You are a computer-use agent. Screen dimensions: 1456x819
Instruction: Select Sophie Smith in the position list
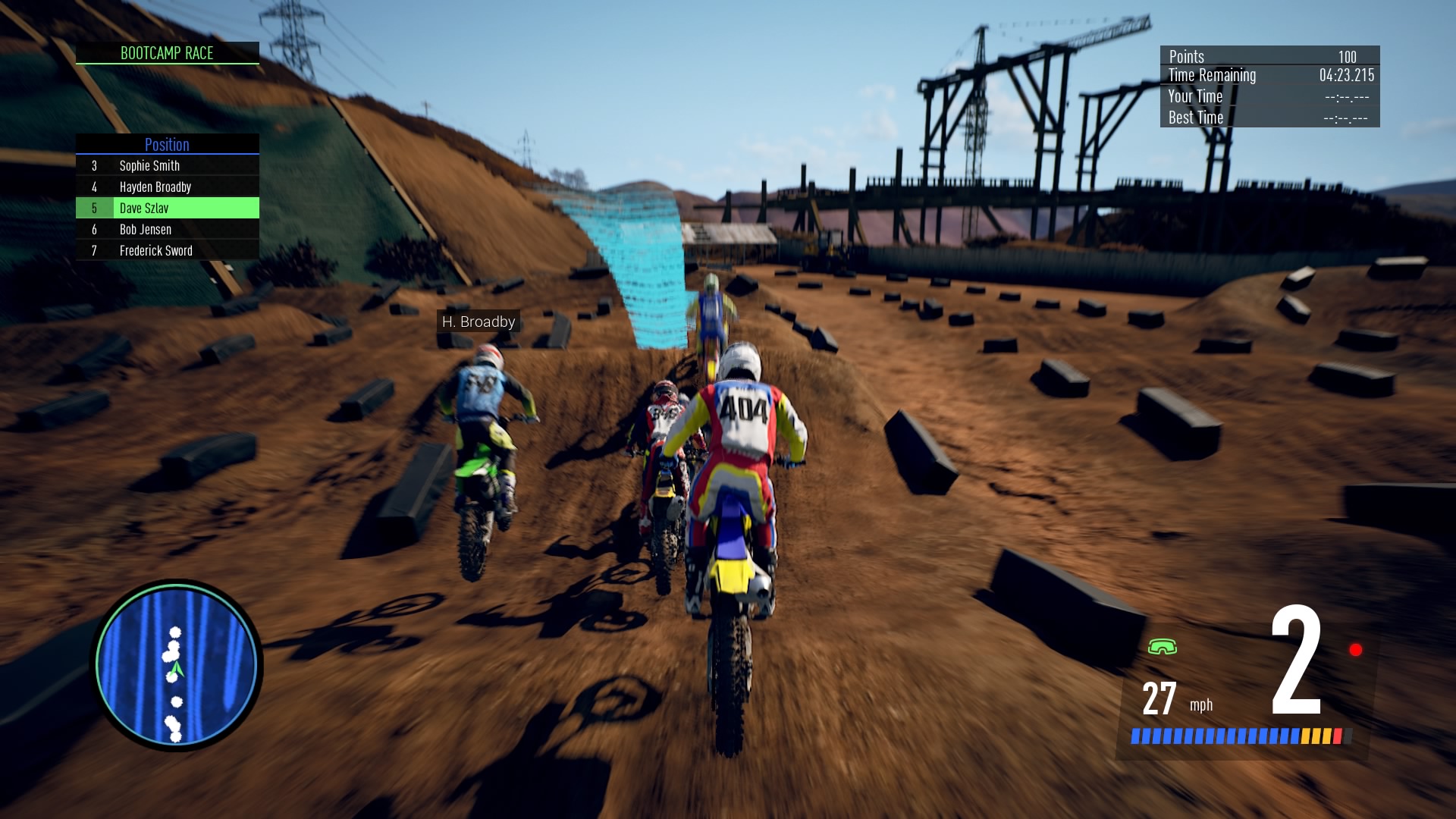(x=167, y=165)
